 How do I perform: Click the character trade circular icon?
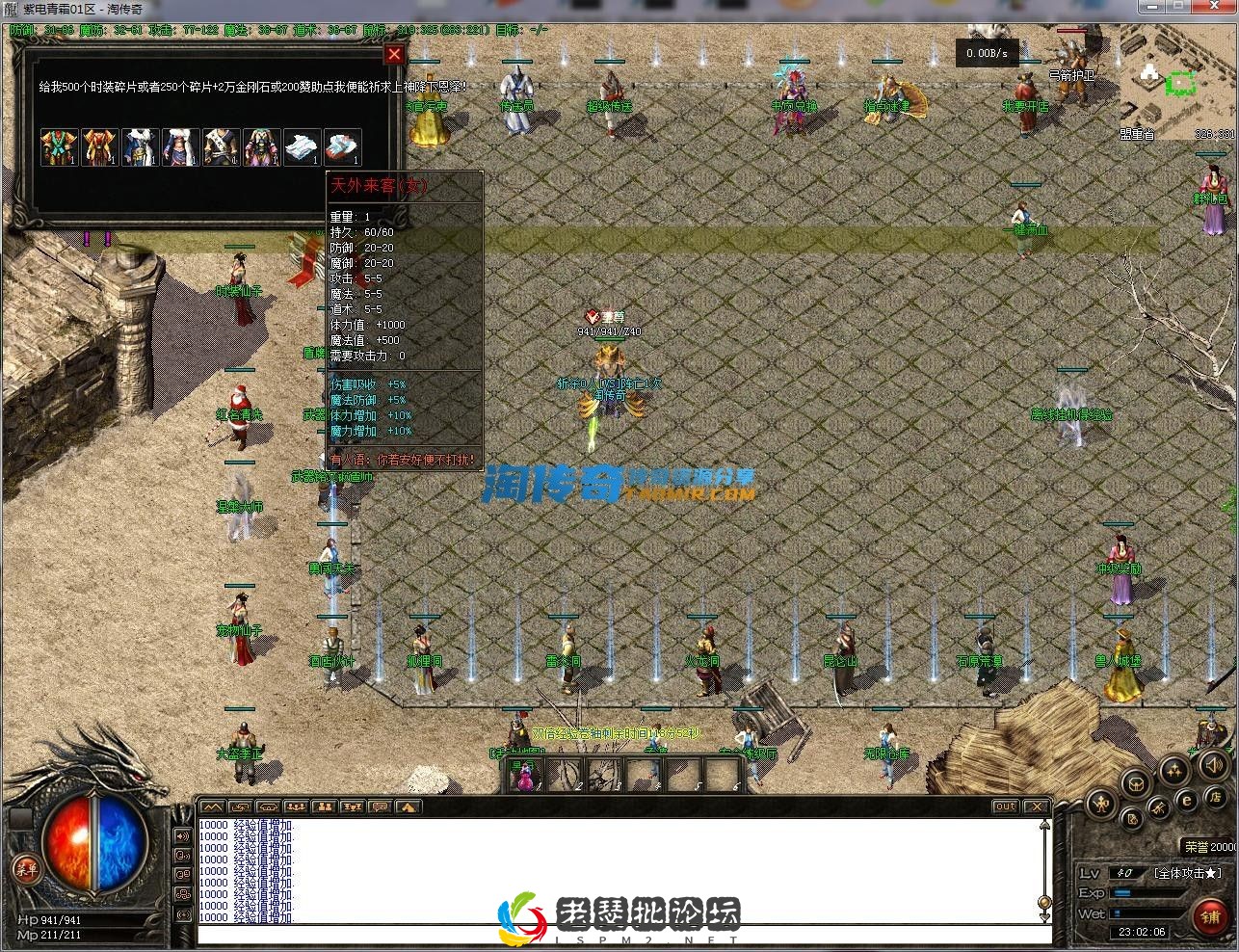click(1102, 803)
